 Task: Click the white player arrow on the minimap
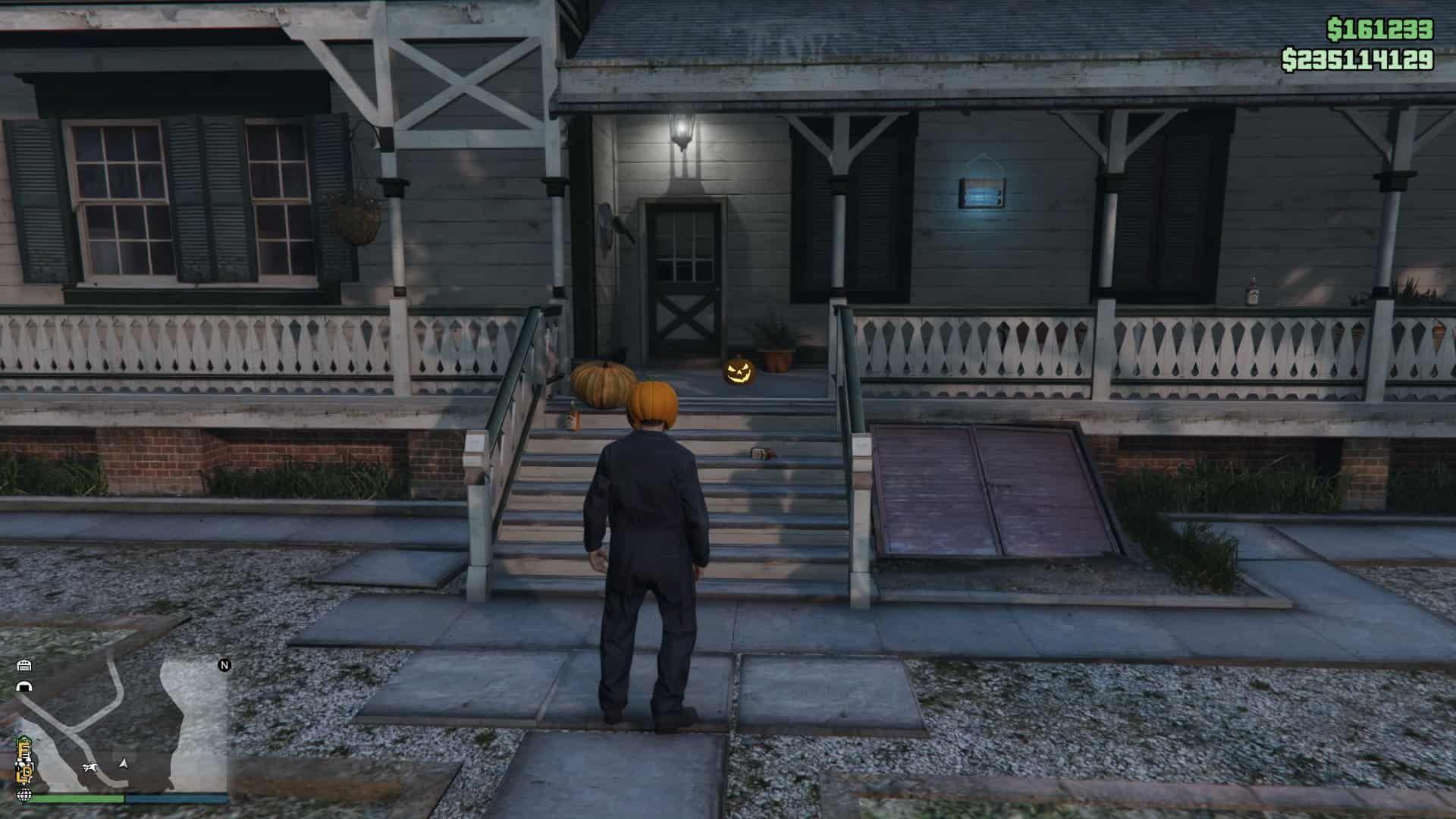[x=123, y=764]
